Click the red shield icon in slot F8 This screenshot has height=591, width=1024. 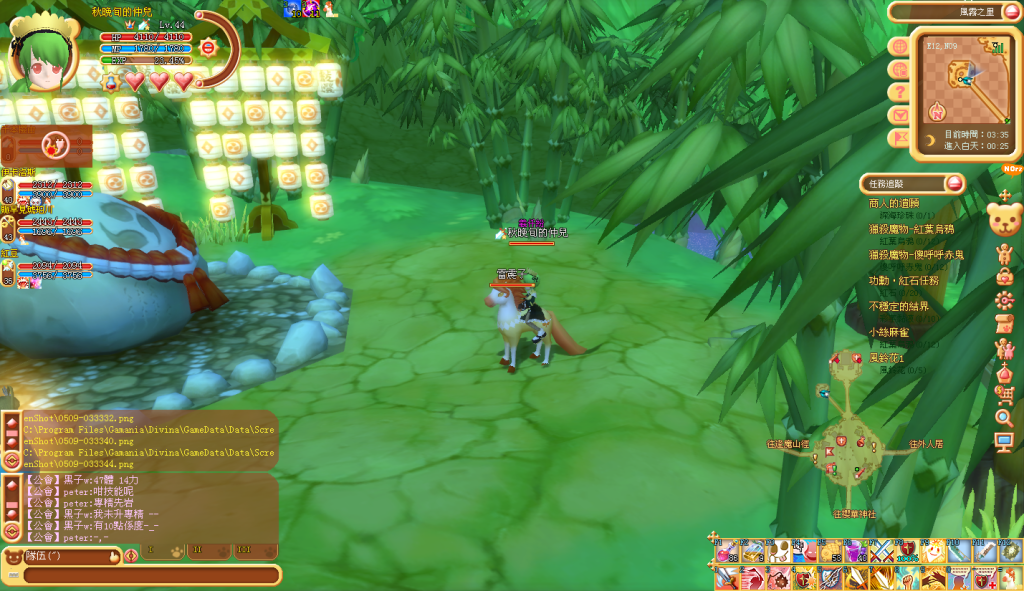tap(908, 551)
